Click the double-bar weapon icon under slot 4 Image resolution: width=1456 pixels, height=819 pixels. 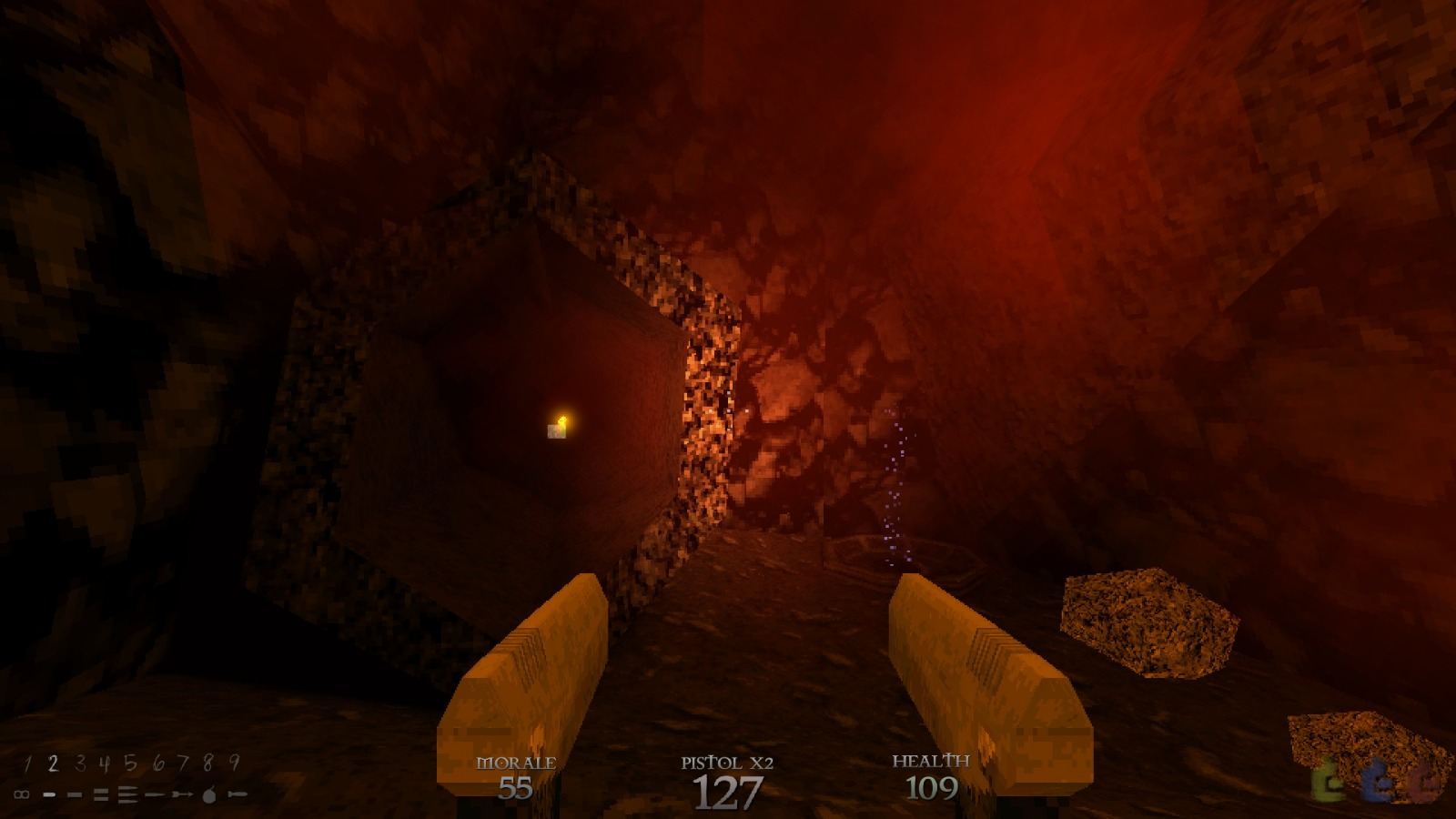(101, 794)
